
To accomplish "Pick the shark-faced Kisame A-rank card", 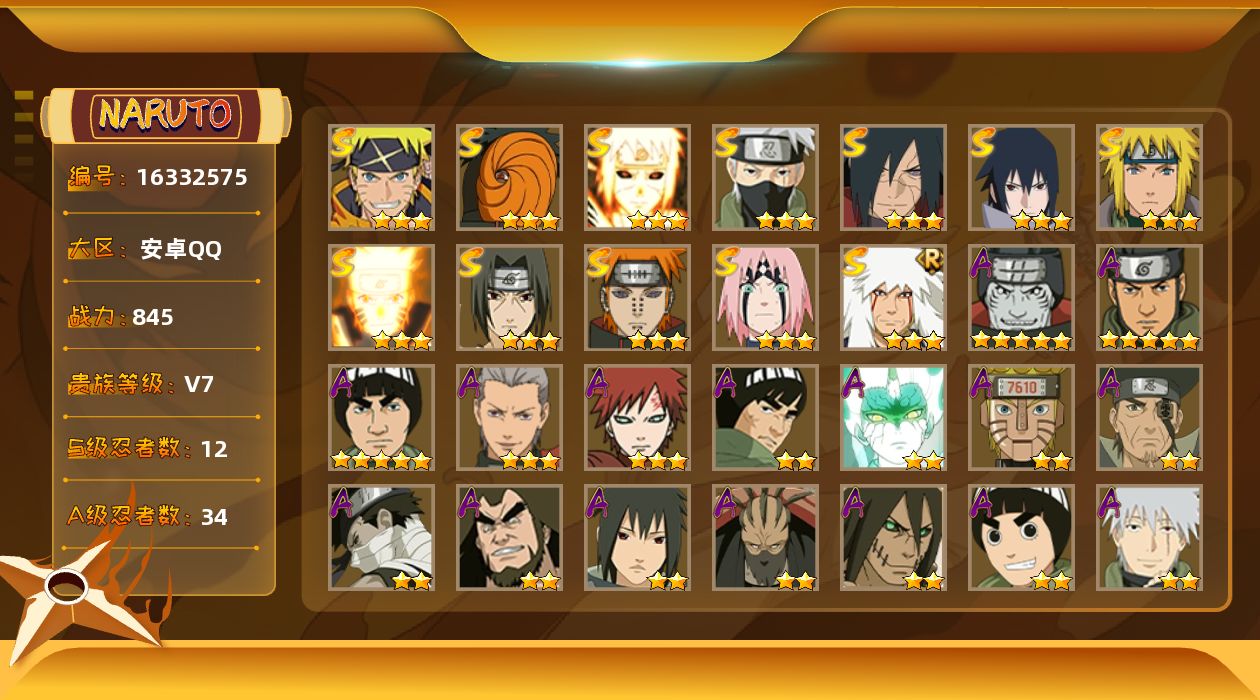I will pyautogui.click(x=1021, y=297).
